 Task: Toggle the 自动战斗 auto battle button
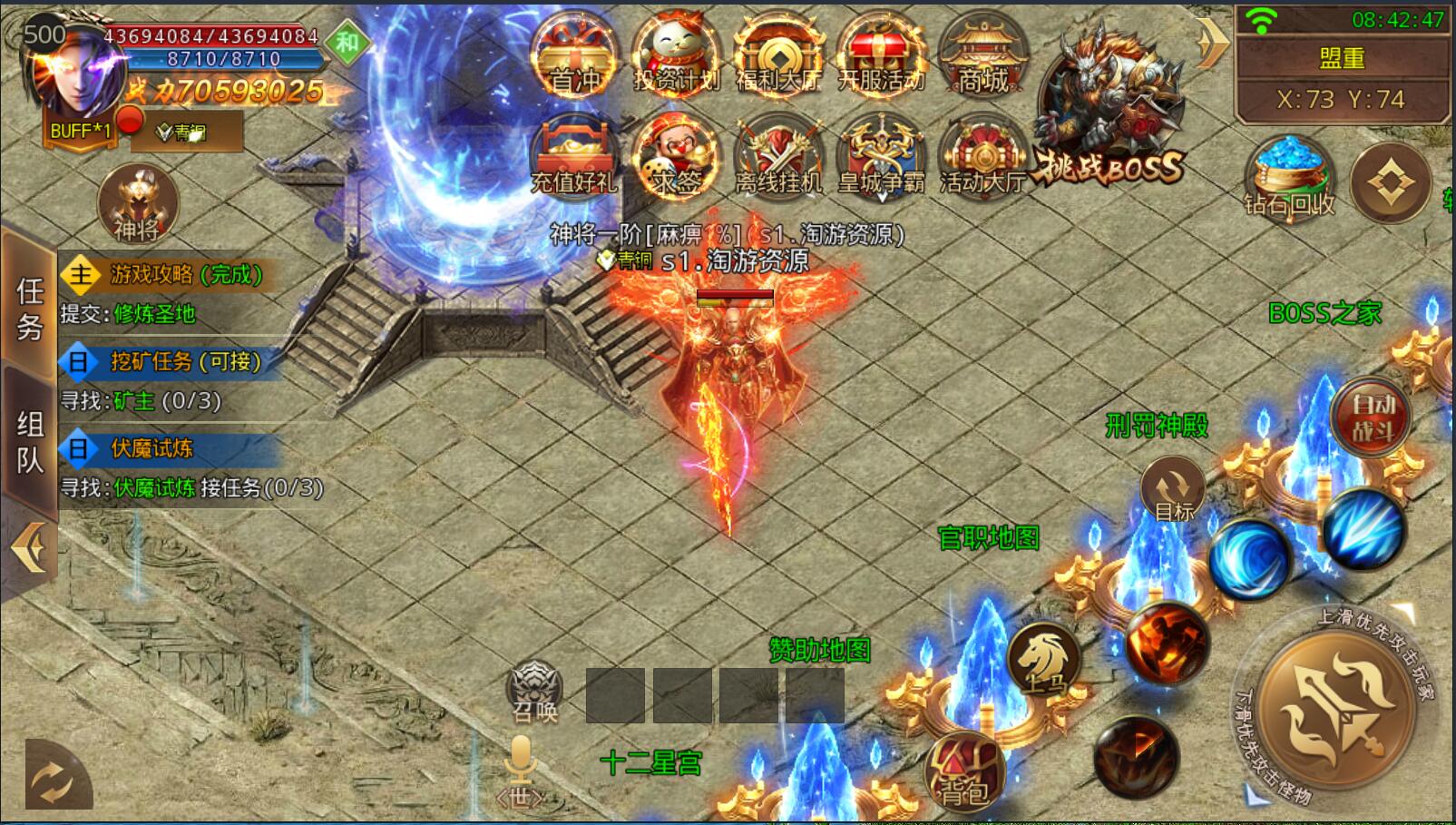click(x=1372, y=417)
